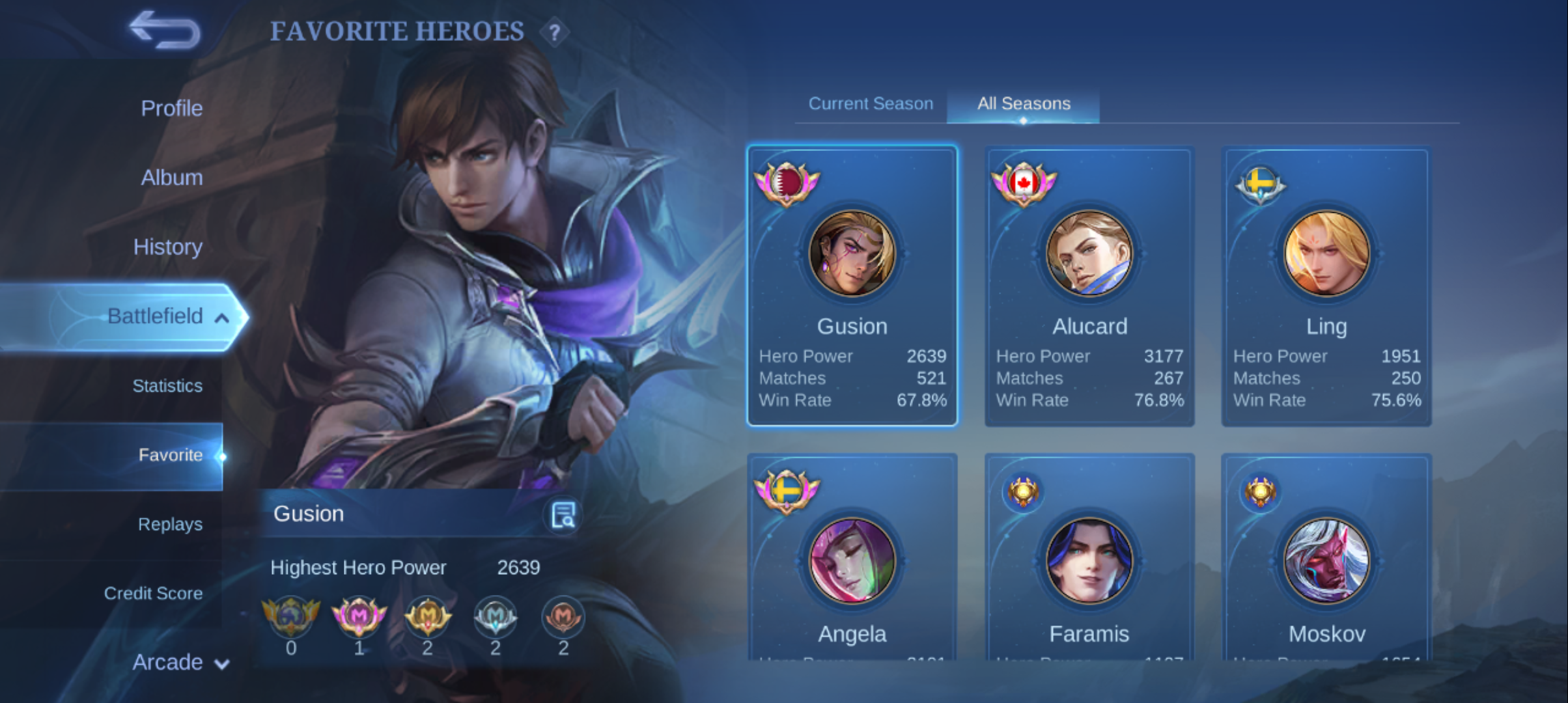Choose the Alucard hero card

(x=1089, y=286)
